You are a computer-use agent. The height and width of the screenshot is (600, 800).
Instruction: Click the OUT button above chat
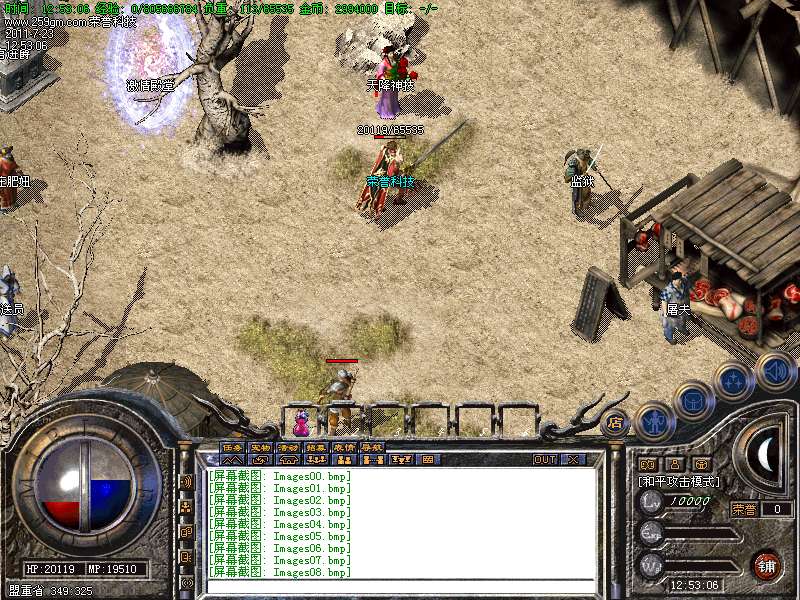point(544,459)
